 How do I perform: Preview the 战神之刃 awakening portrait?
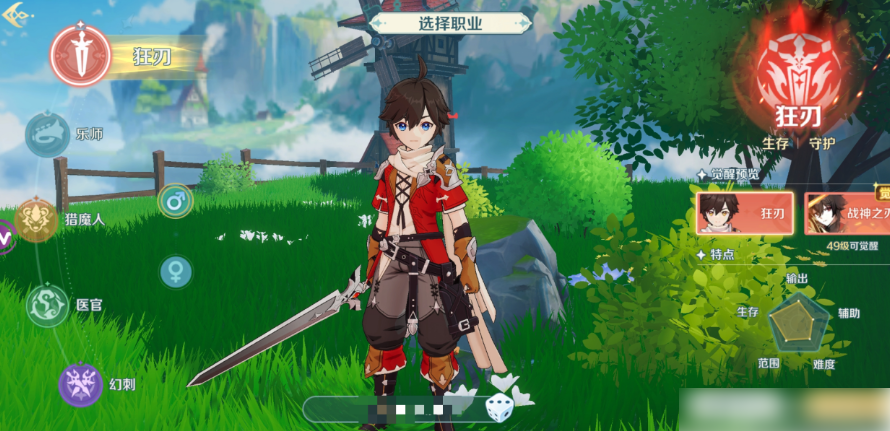click(x=846, y=213)
